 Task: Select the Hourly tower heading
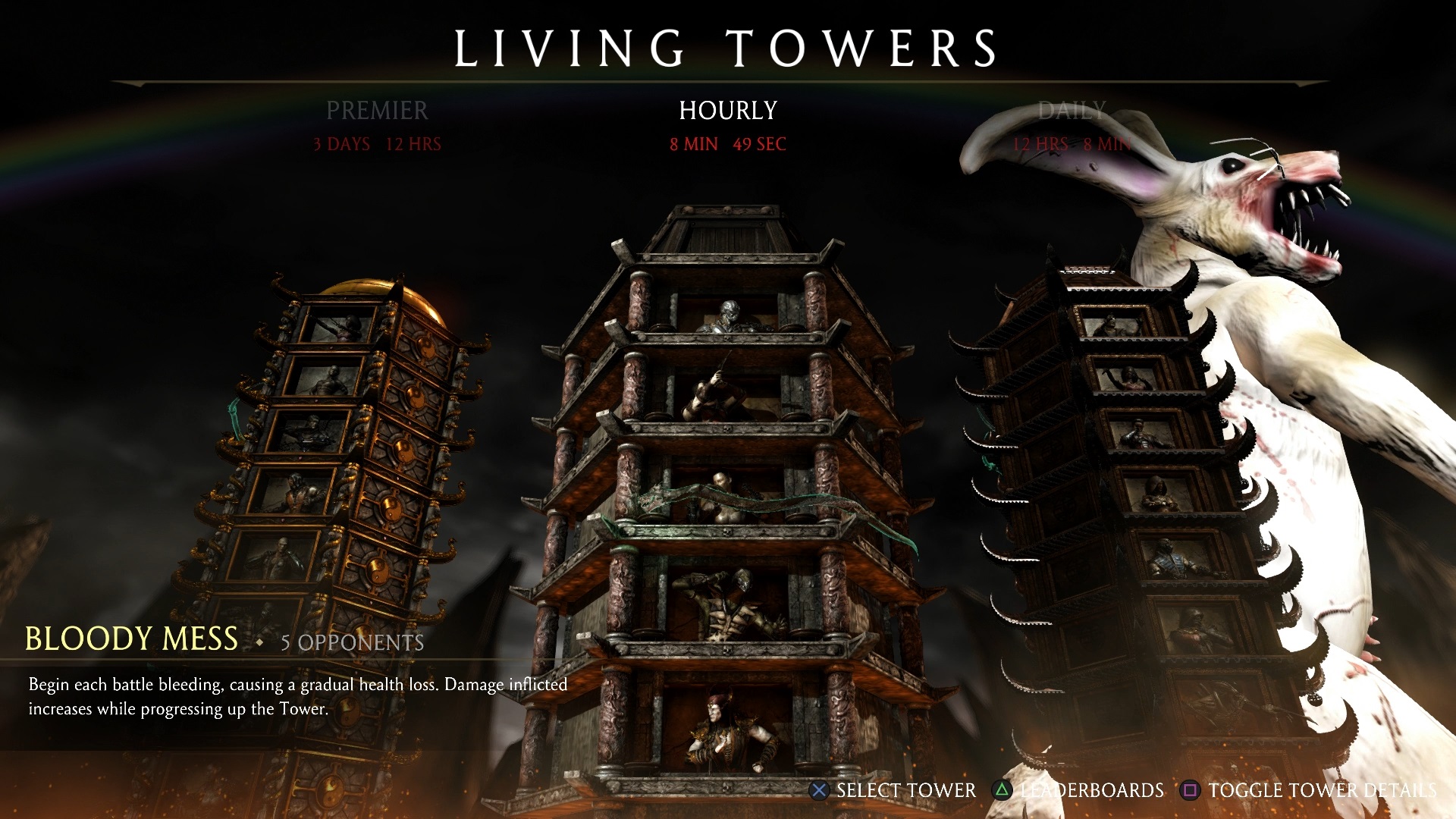[728, 111]
